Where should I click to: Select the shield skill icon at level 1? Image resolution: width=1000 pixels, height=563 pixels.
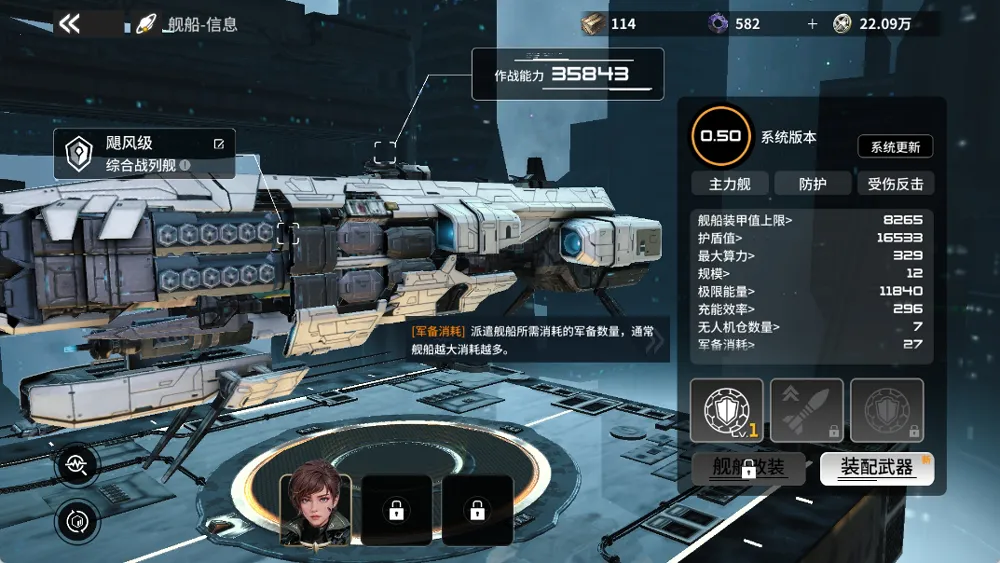tap(726, 410)
